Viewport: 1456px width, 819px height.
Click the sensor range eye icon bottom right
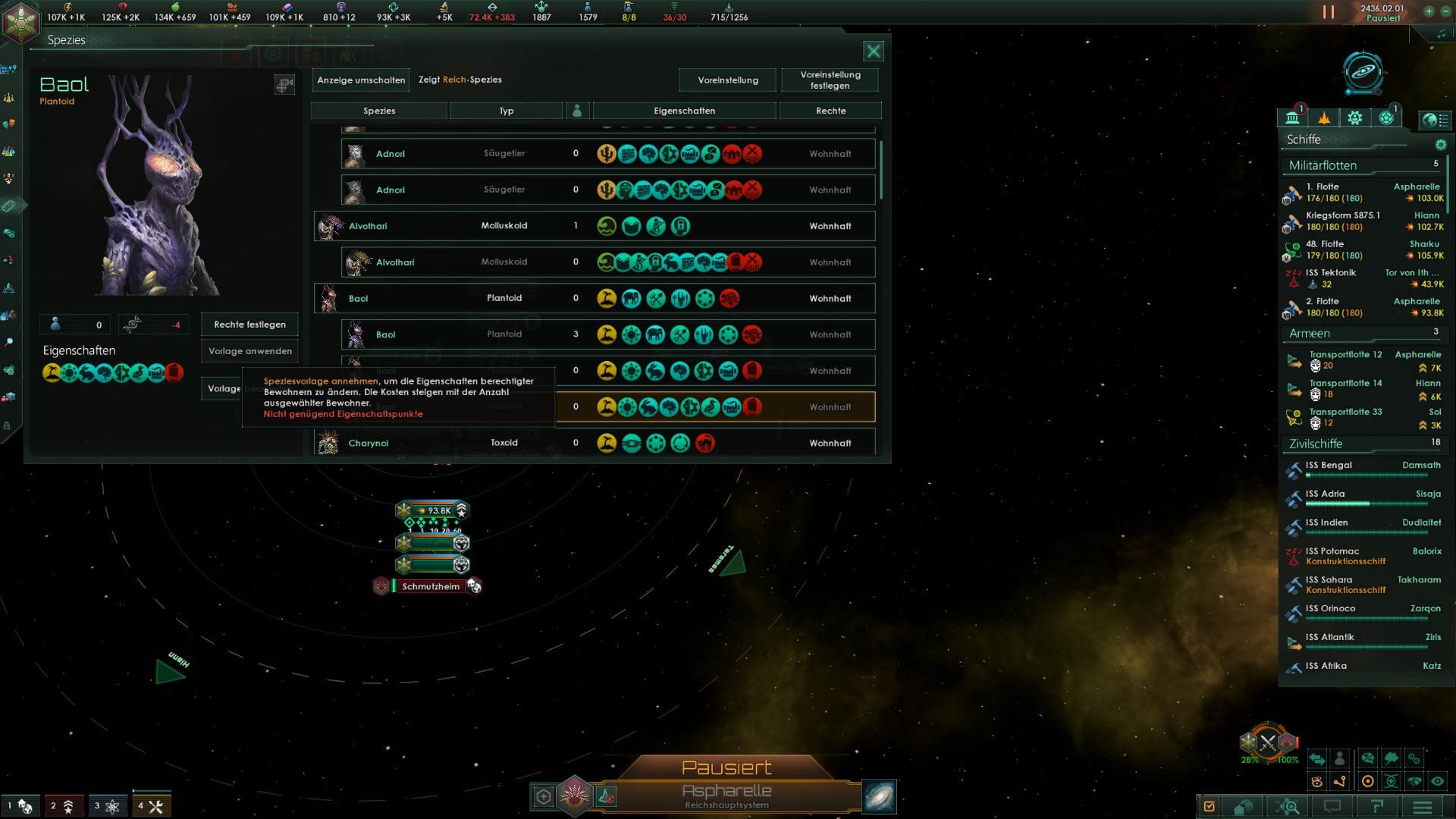pyautogui.click(x=1439, y=780)
